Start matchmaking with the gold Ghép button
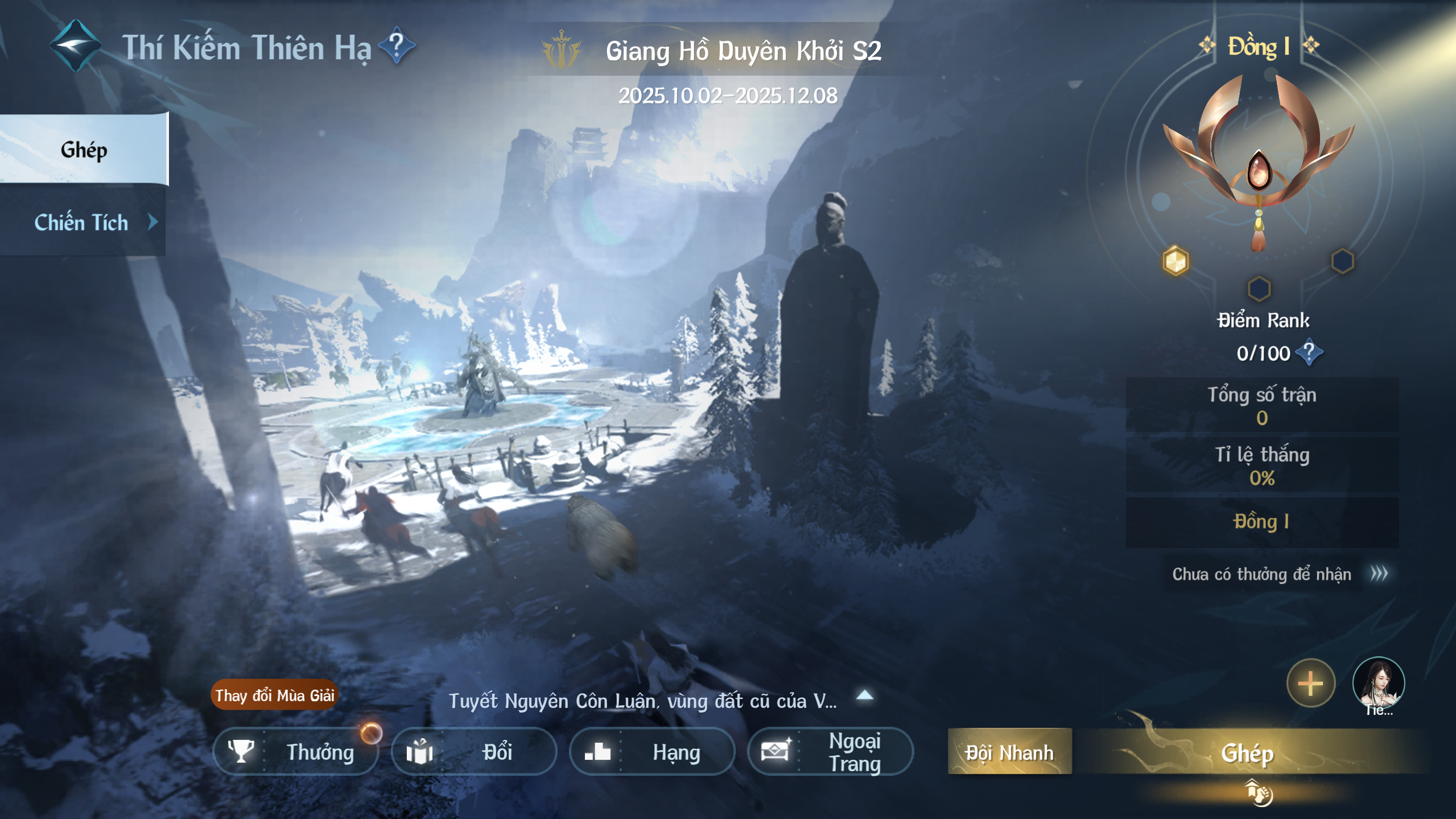 coord(1247,752)
